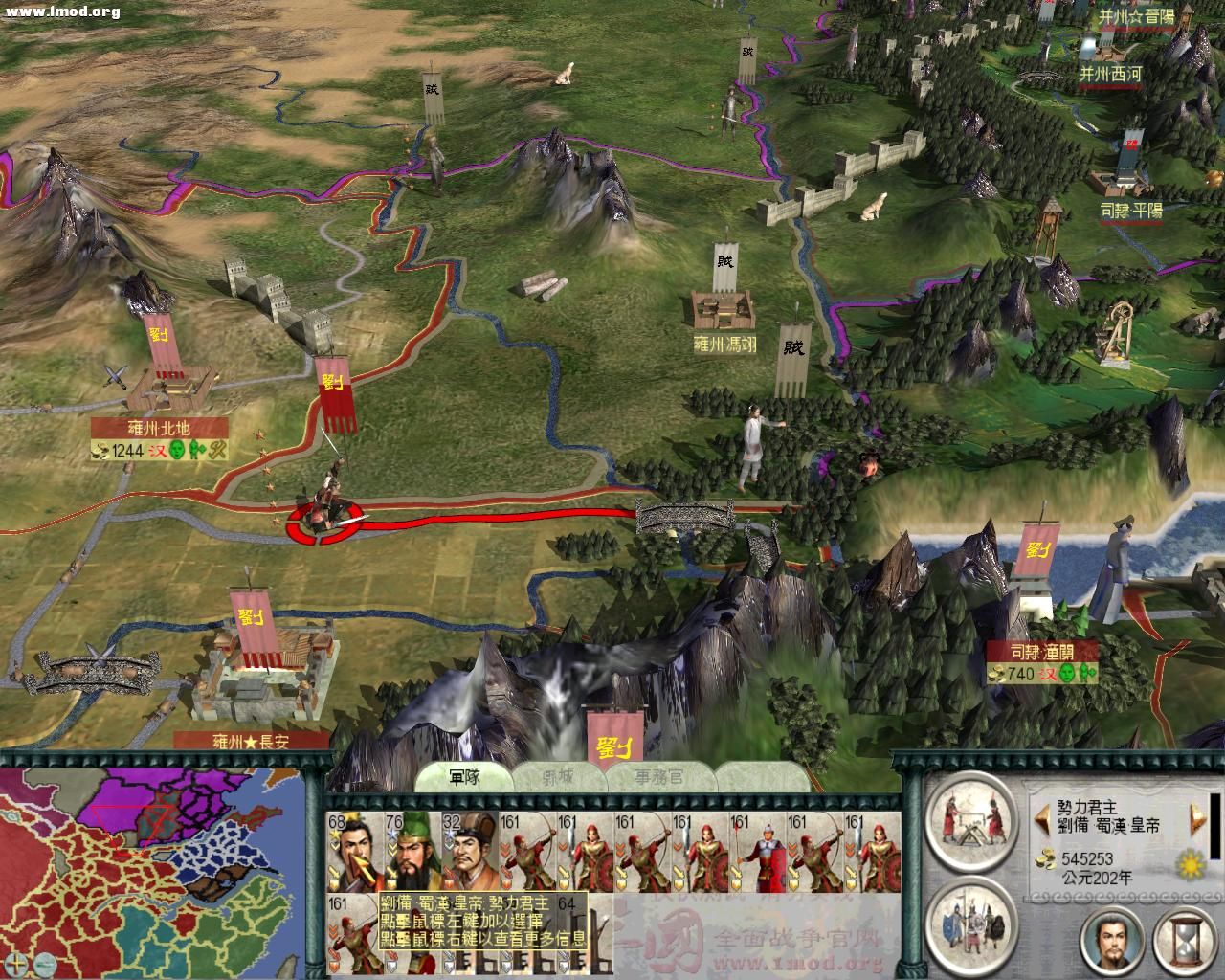This screenshot has height=980, width=1225.
Task: Select the 司隸 潼關 settlement label
Action: [x=1042, y=652]
